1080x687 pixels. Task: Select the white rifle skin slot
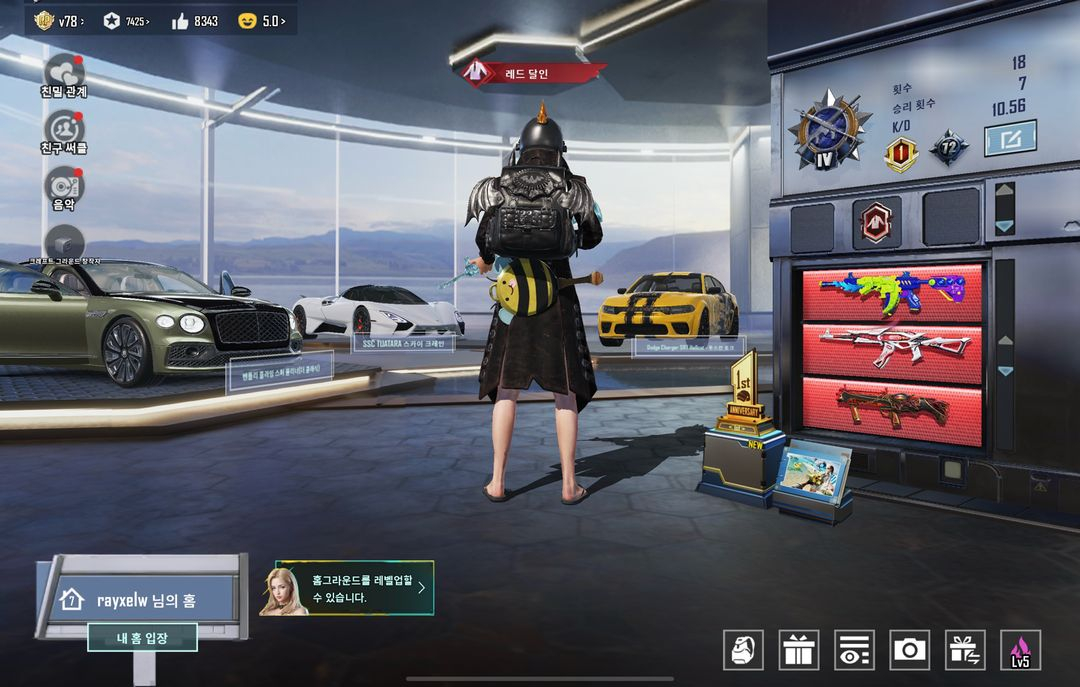pyautogui.click(x=892, y=350)
